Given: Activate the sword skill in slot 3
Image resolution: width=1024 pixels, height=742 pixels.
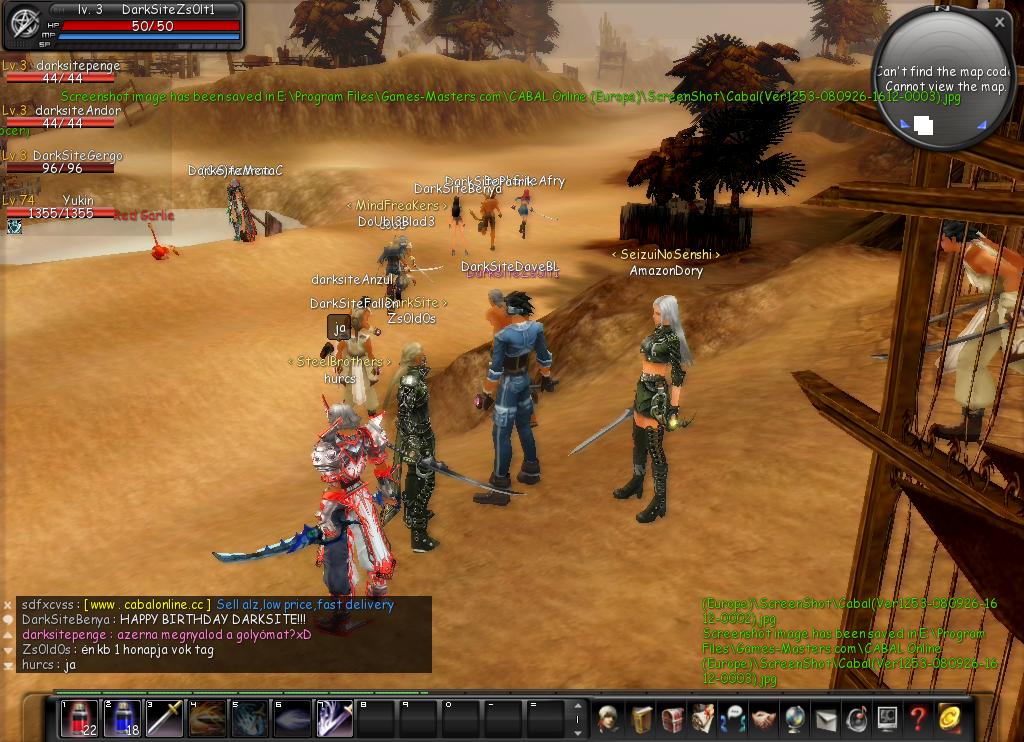Looking at the screenshot, I should [x=165, y=718].
